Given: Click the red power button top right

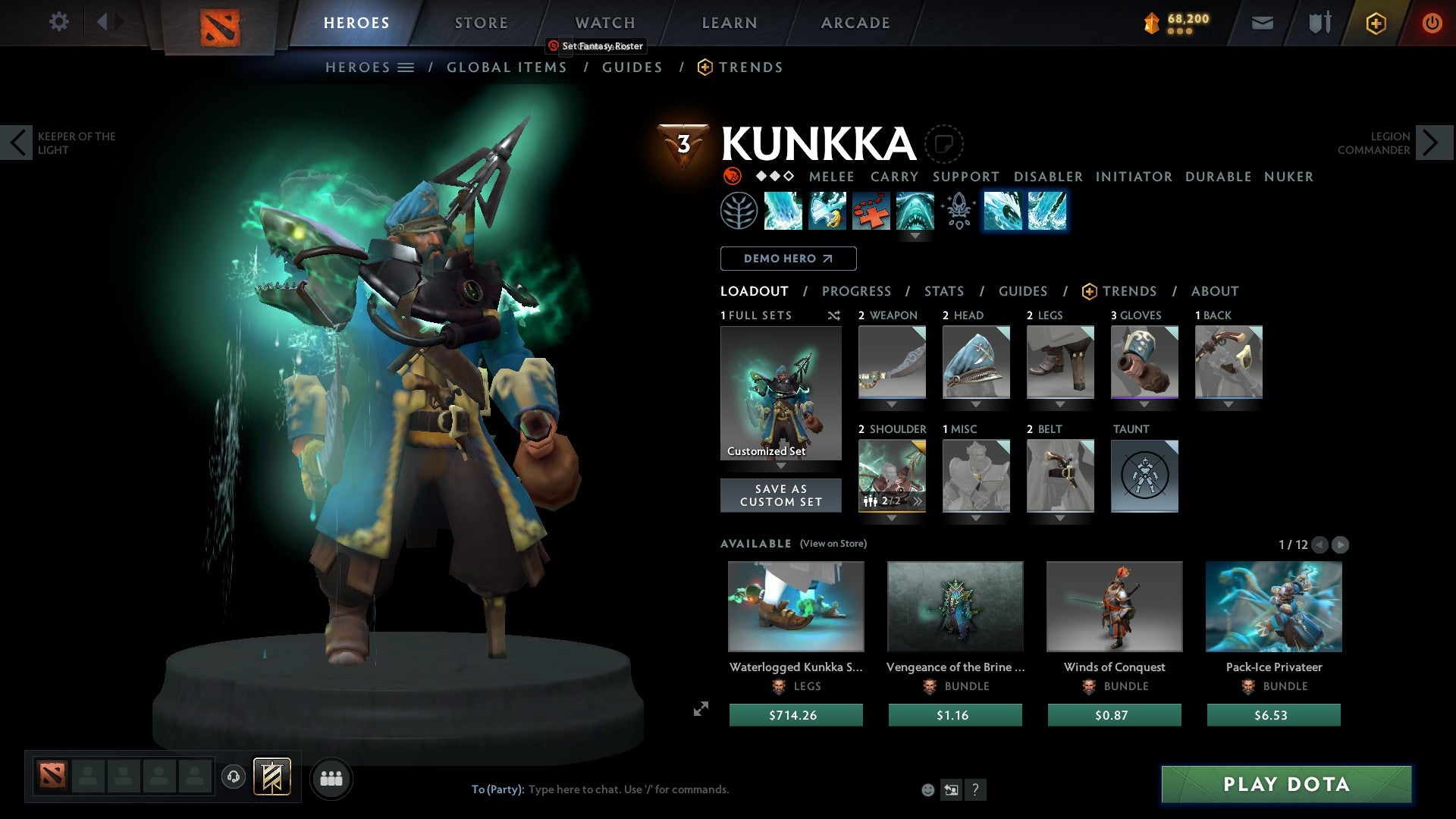Looking at the screenshot, I should [x=1432, y=22].
